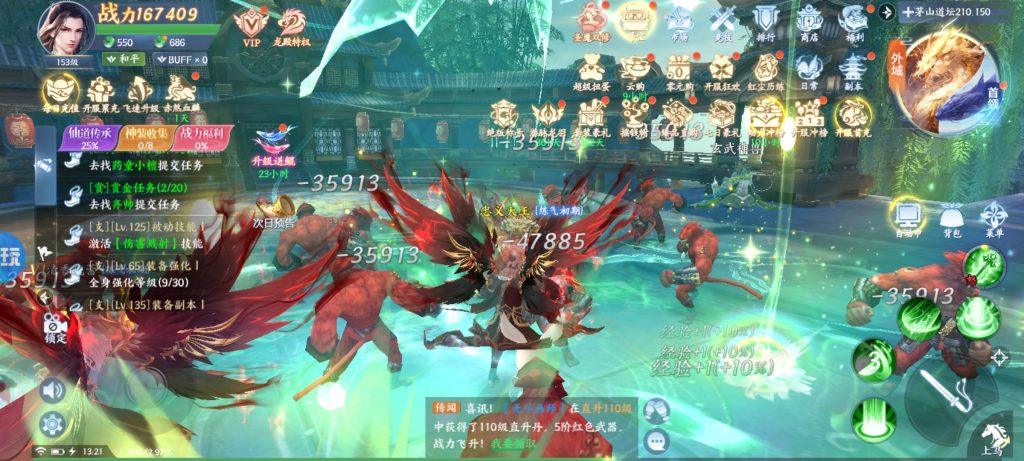
Task: Open the 龙殿特权 privilege icon
Action: coord(293,25)
